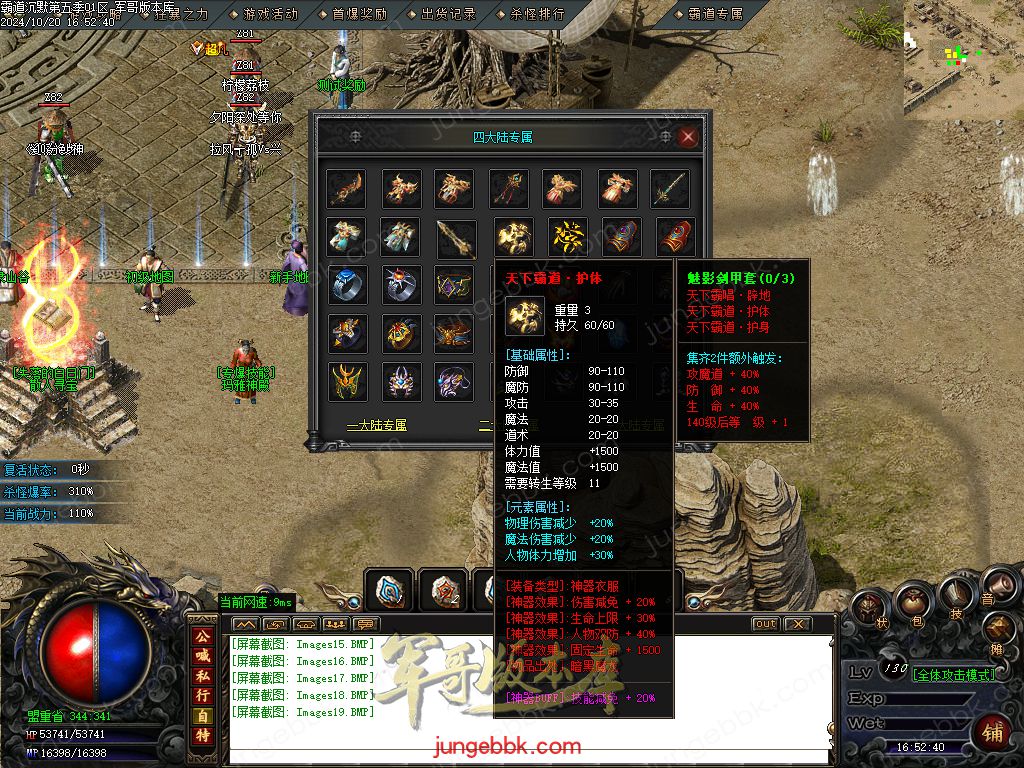This screenshot has height=768, width=1024.
Task: Open the 杀怪排行 menu
Action: [x=537, y=14]
